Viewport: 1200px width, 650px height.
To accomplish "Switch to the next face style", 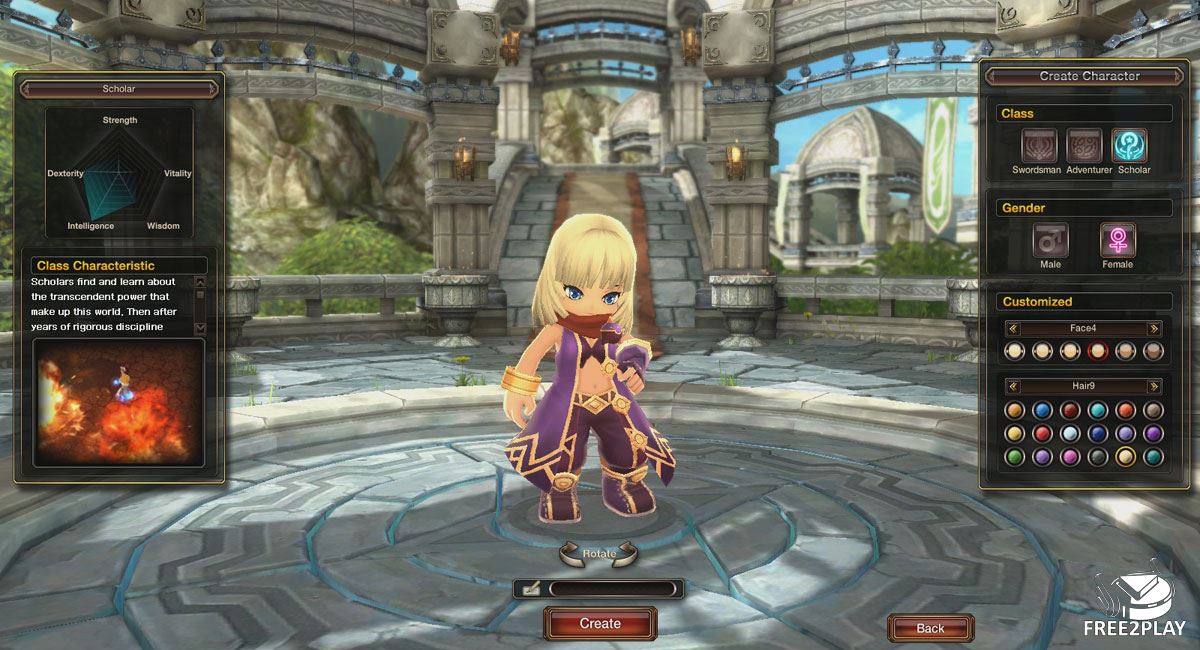I will pyautogui.click(x=1155, y=328).
